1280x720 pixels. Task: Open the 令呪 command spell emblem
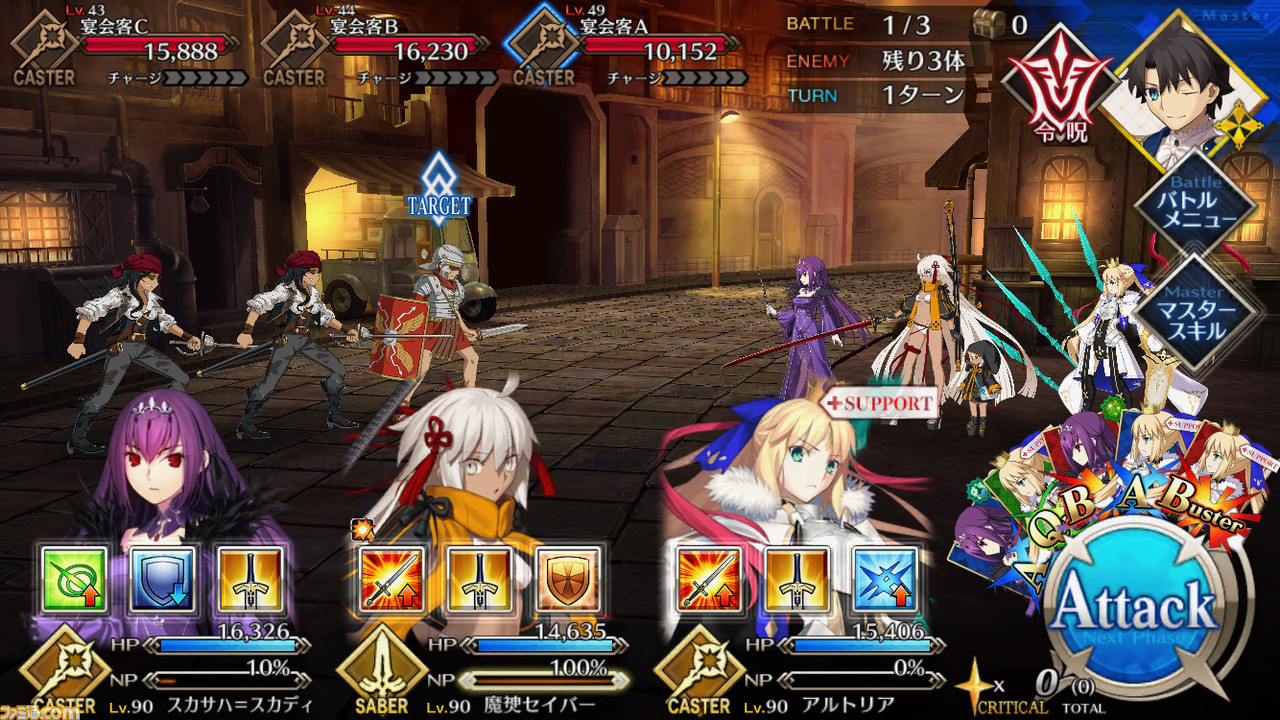click(1058, 88)
